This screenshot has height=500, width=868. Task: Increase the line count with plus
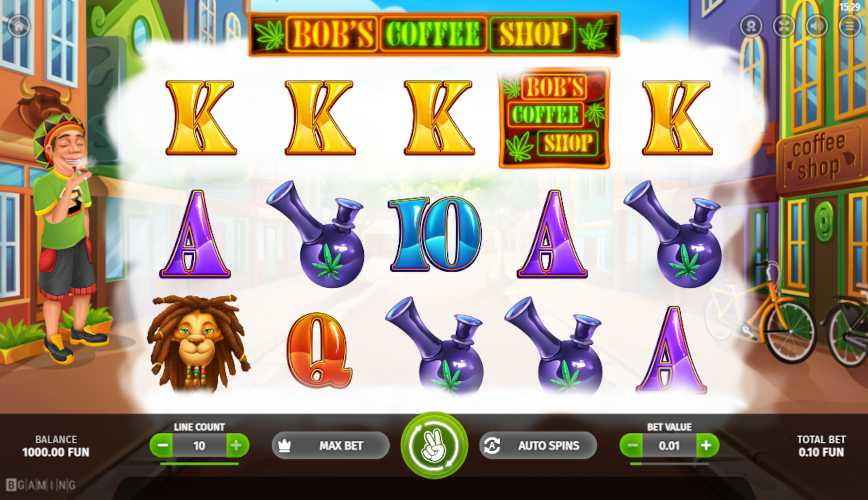click(x=235, y=445)
